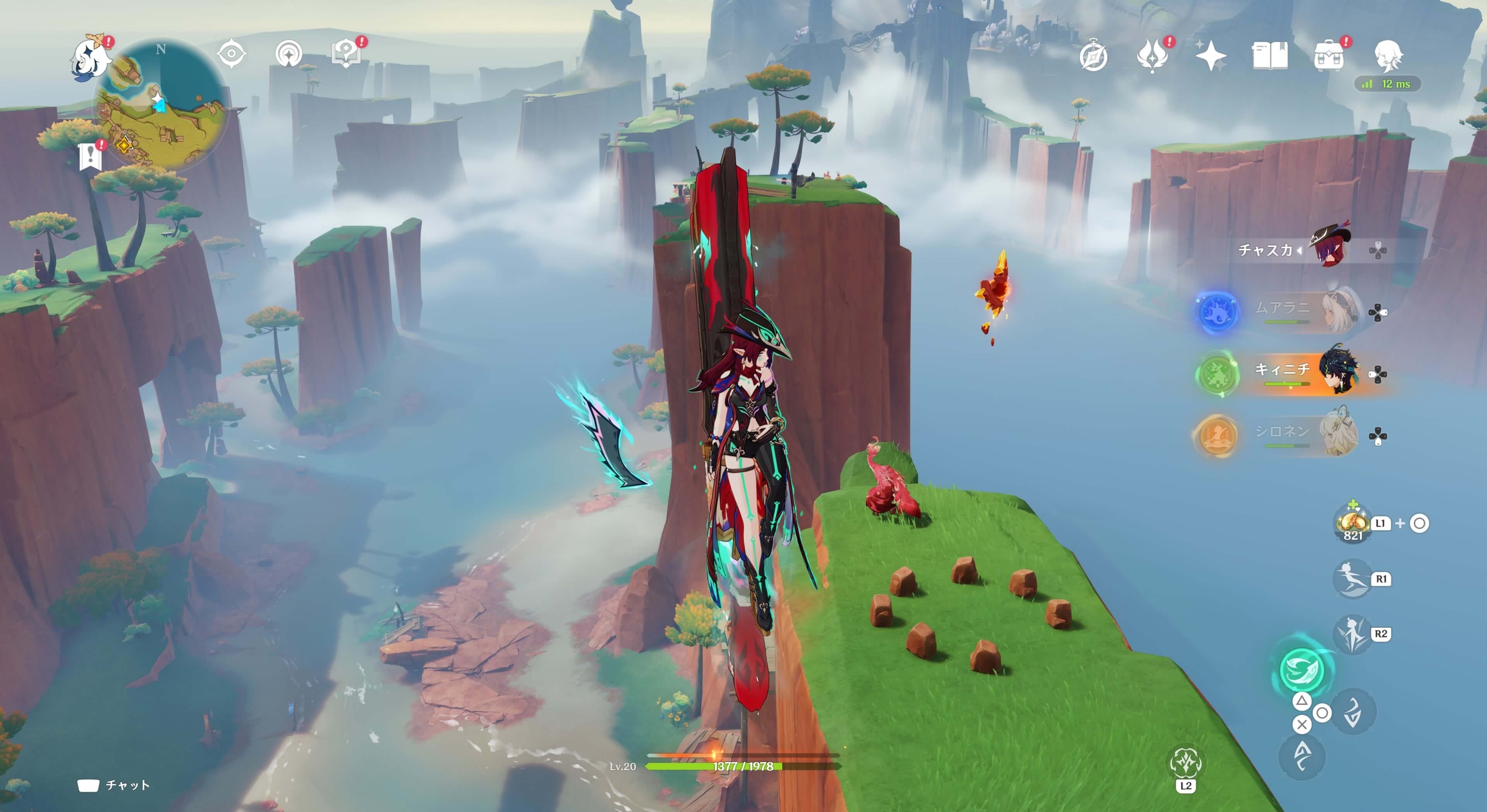Open the character profile head icon

1387,57
